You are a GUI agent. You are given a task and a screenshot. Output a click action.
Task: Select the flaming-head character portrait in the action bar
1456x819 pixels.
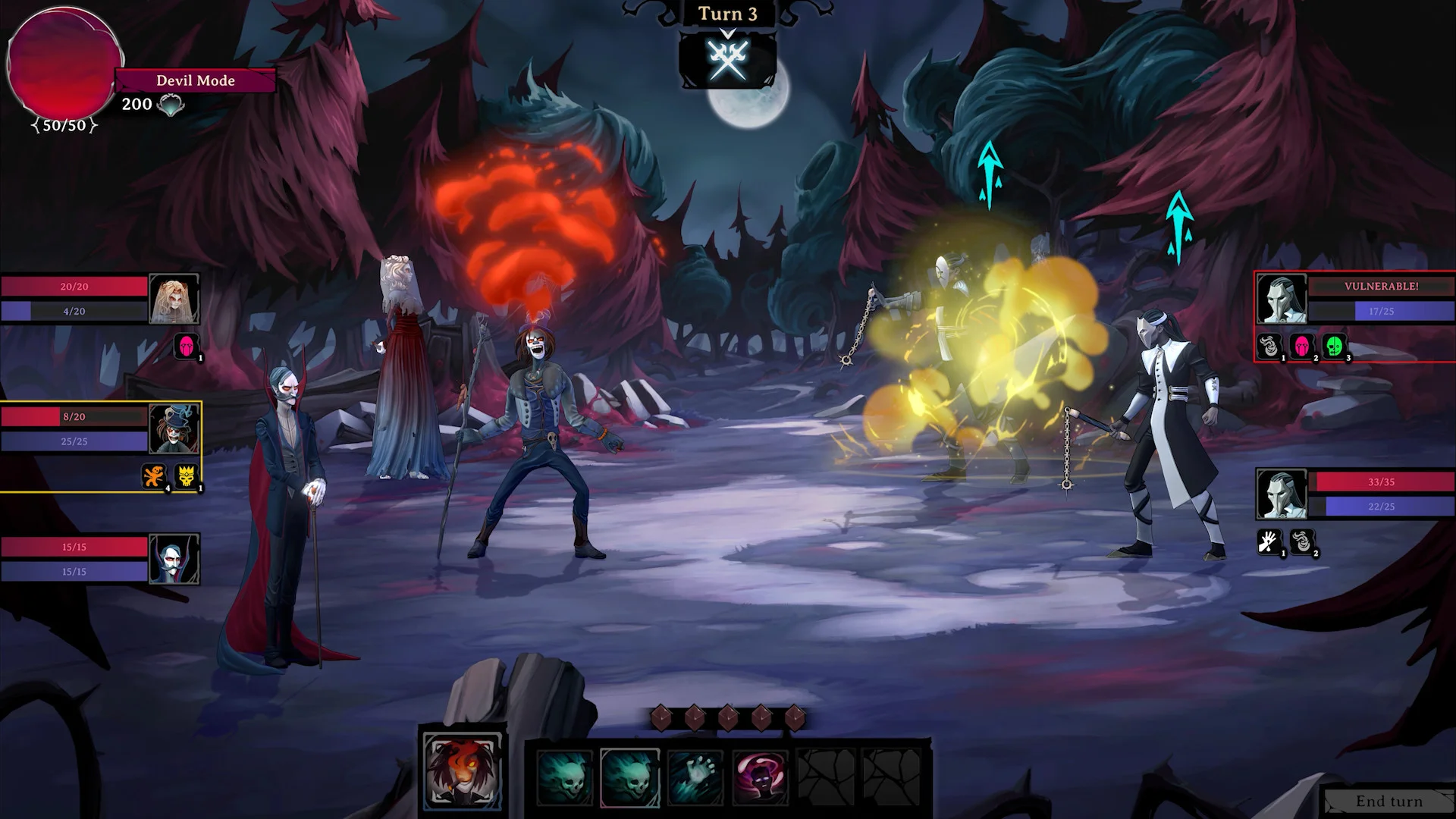pyautogui.click(x=462, y=771)
